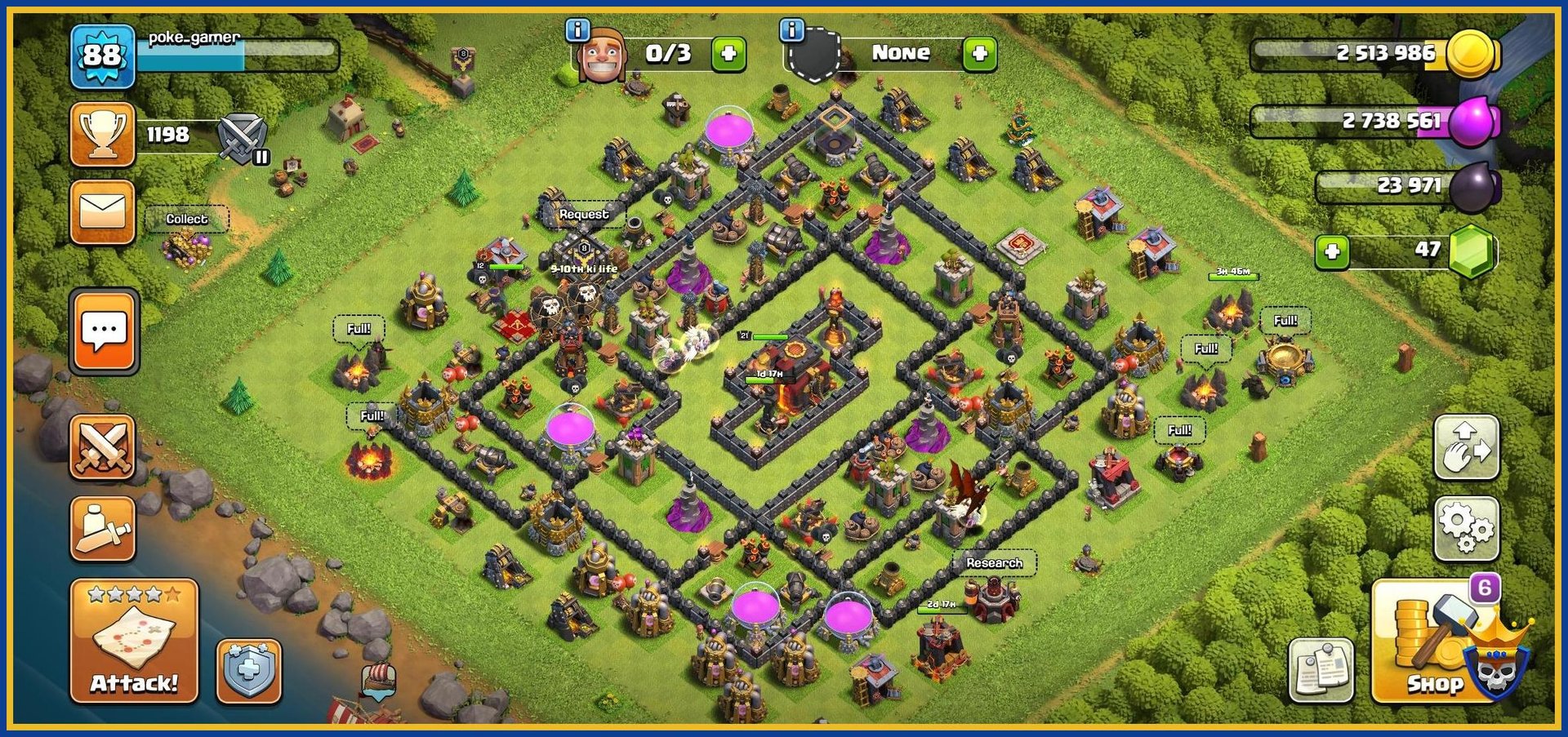Open the mailbox envelope button

[103, 212]
